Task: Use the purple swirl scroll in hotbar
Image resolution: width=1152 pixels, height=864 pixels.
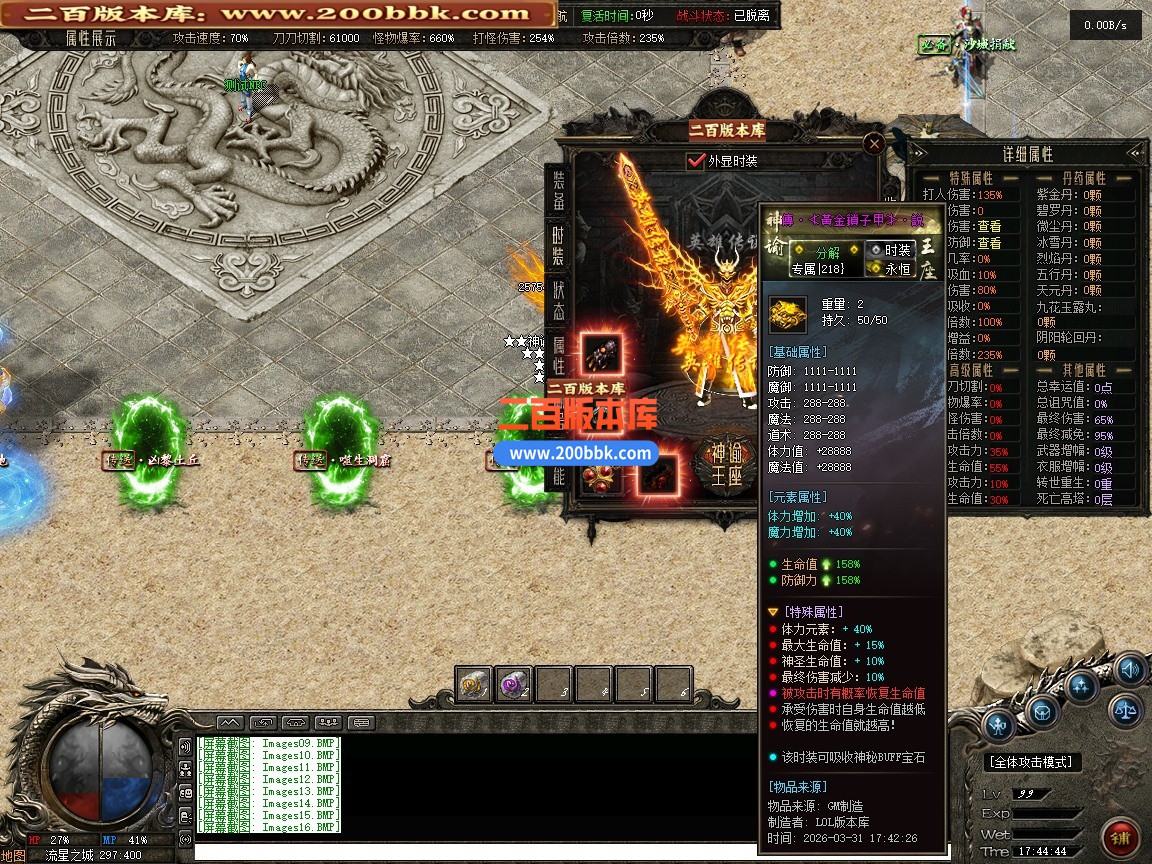Action: tap(514, 685)
